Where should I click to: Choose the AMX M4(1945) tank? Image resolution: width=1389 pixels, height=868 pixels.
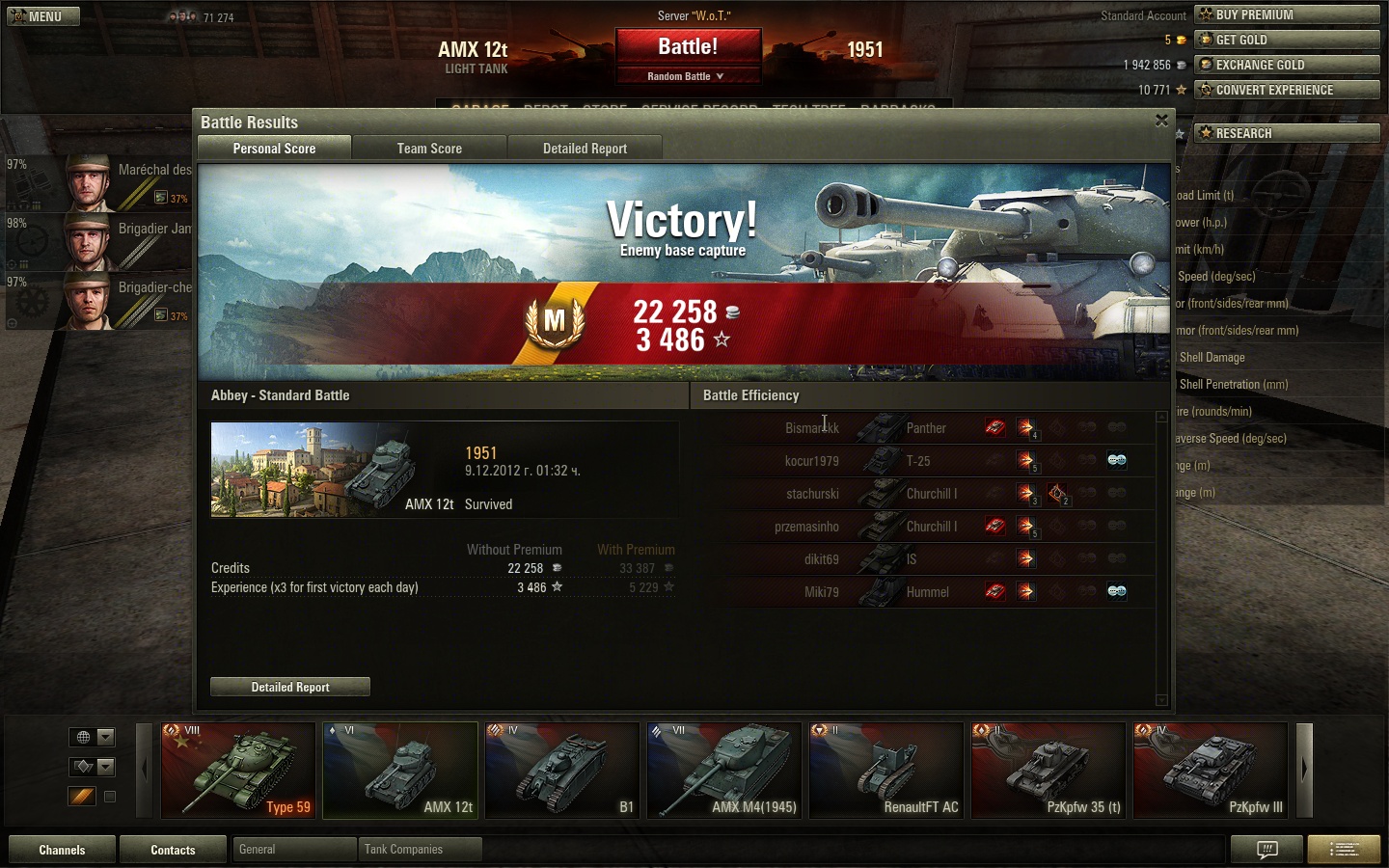click(x=724, y=771)
